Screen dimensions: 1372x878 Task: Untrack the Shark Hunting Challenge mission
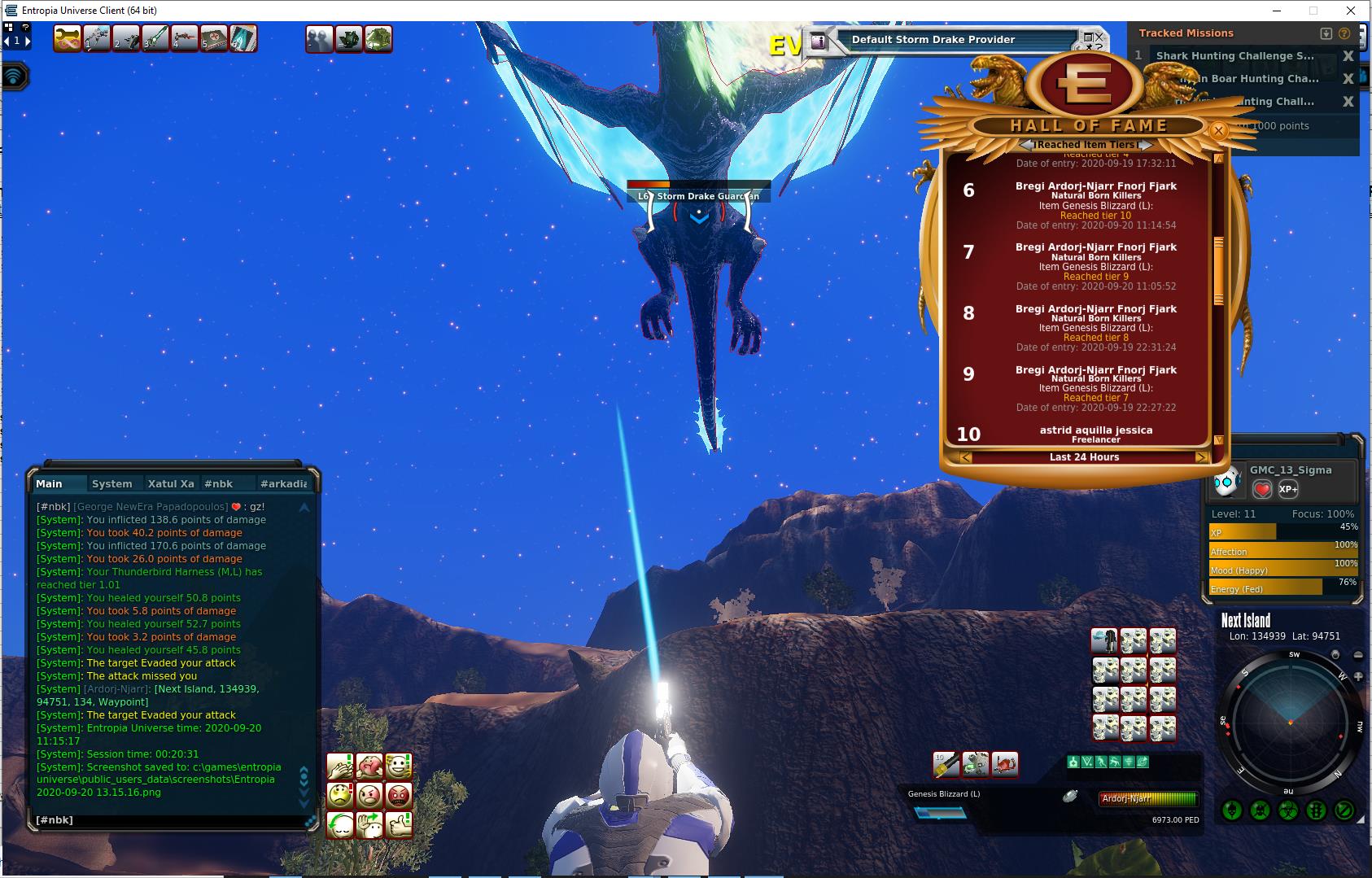pos(1348,56)
